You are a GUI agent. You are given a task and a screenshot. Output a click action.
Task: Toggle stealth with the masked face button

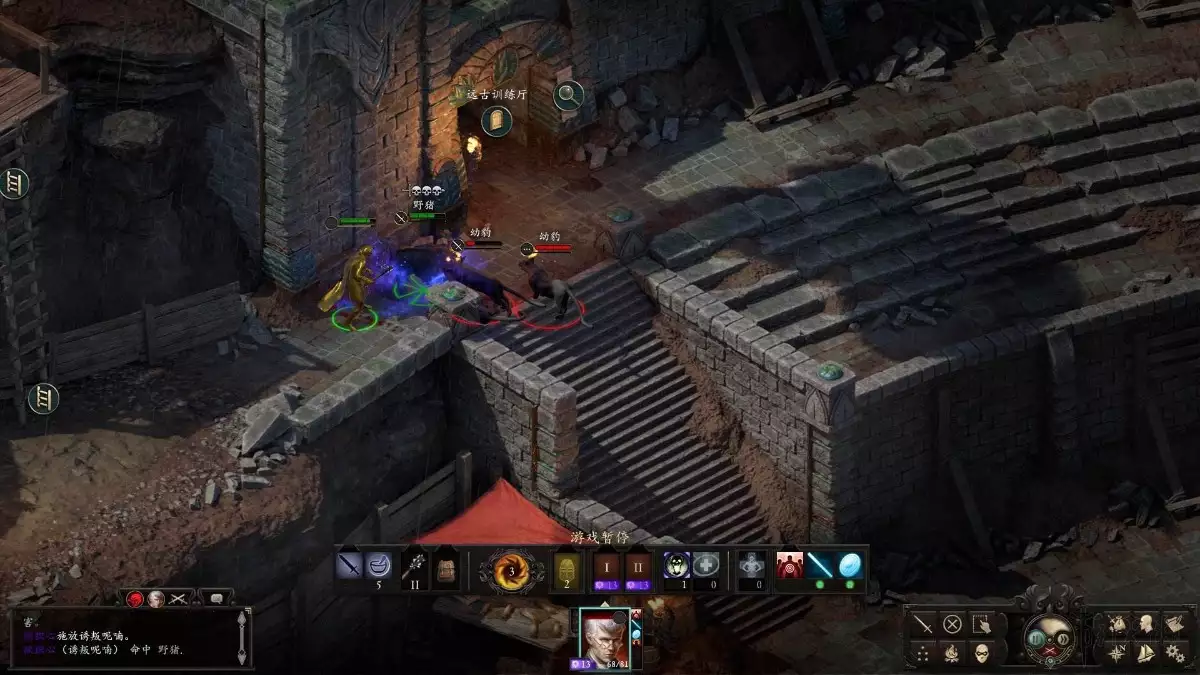click(x=981, y=654)
